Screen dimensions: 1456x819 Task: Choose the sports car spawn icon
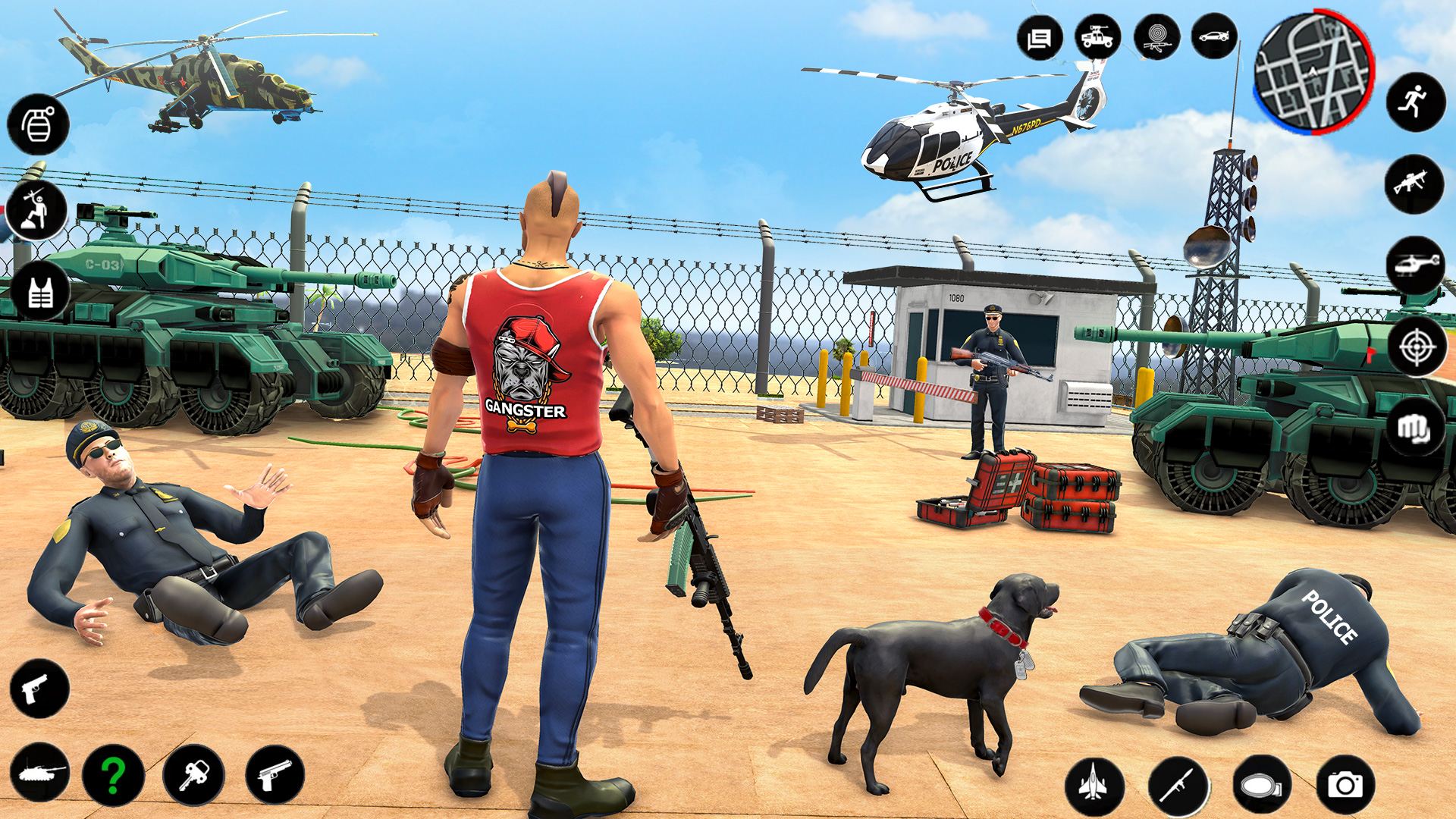(1215, 36)
